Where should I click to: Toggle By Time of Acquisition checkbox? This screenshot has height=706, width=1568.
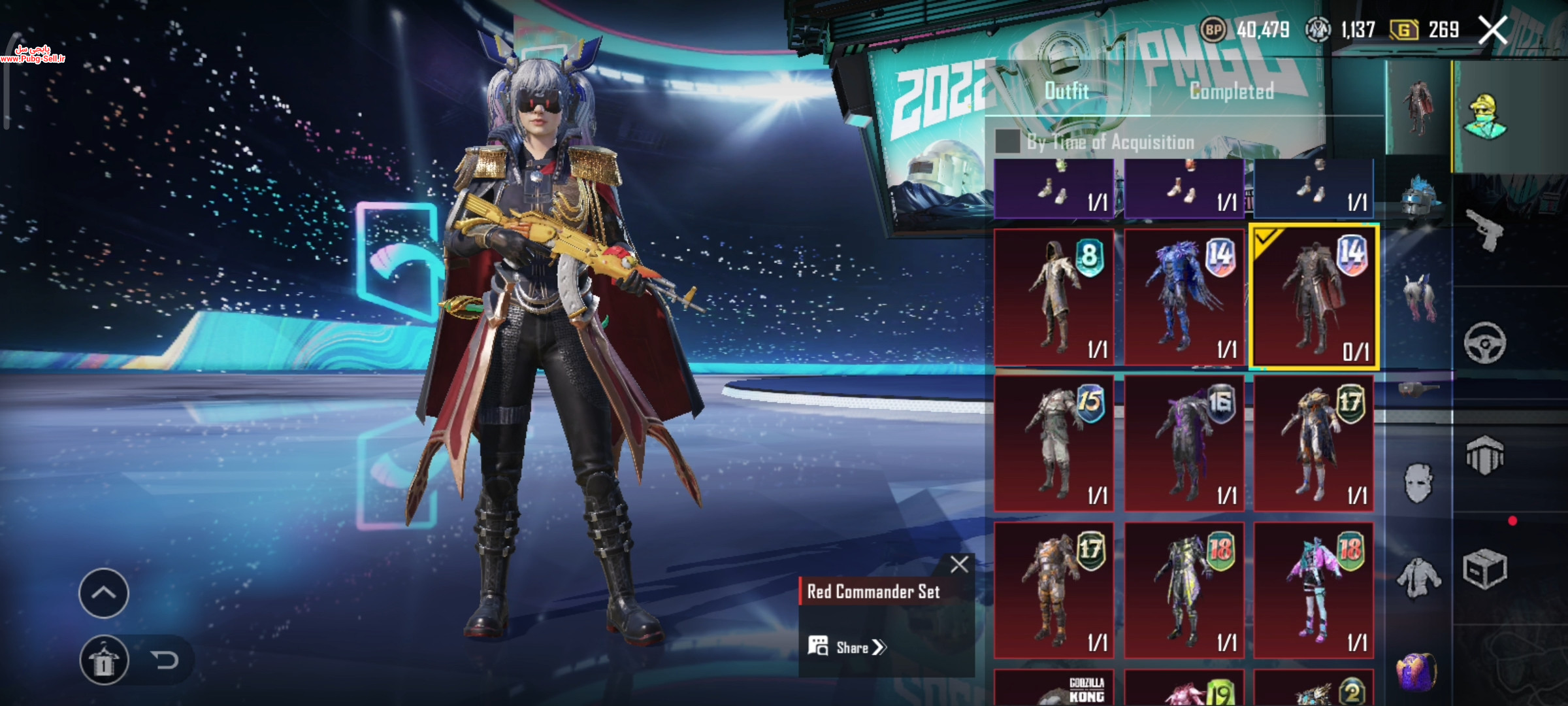[x=1007, y=141]
